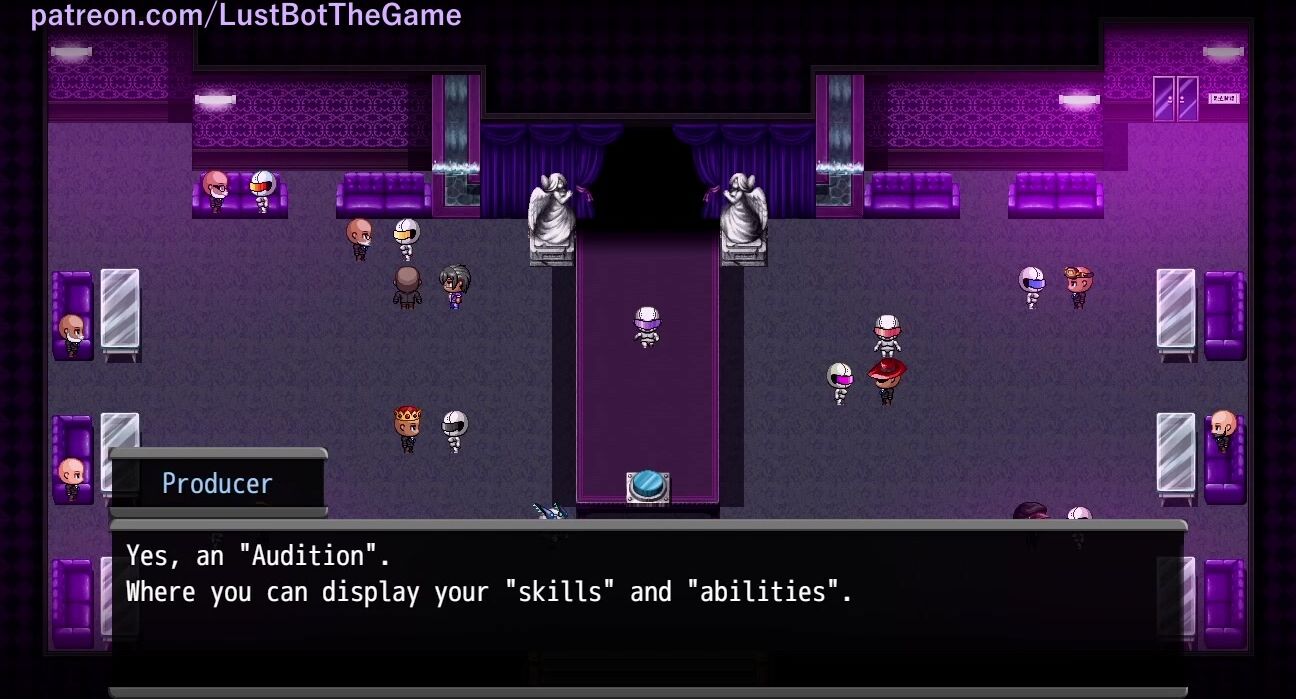
Task: Click the dialogue message box to continue
Action: [648, 605]
